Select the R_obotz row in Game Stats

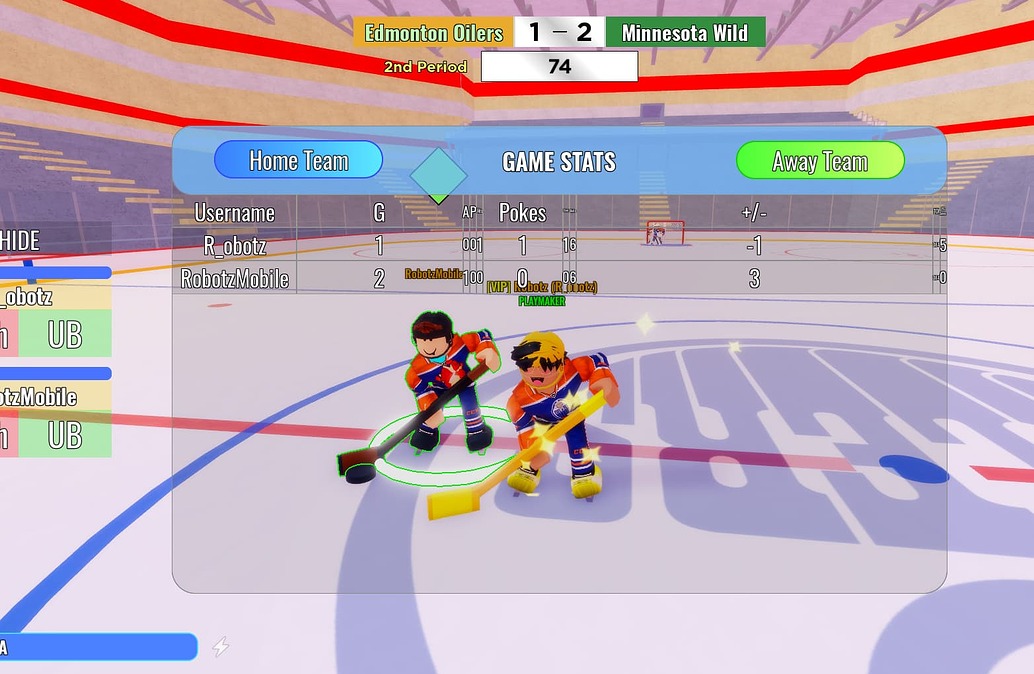[x=234, y=246]
